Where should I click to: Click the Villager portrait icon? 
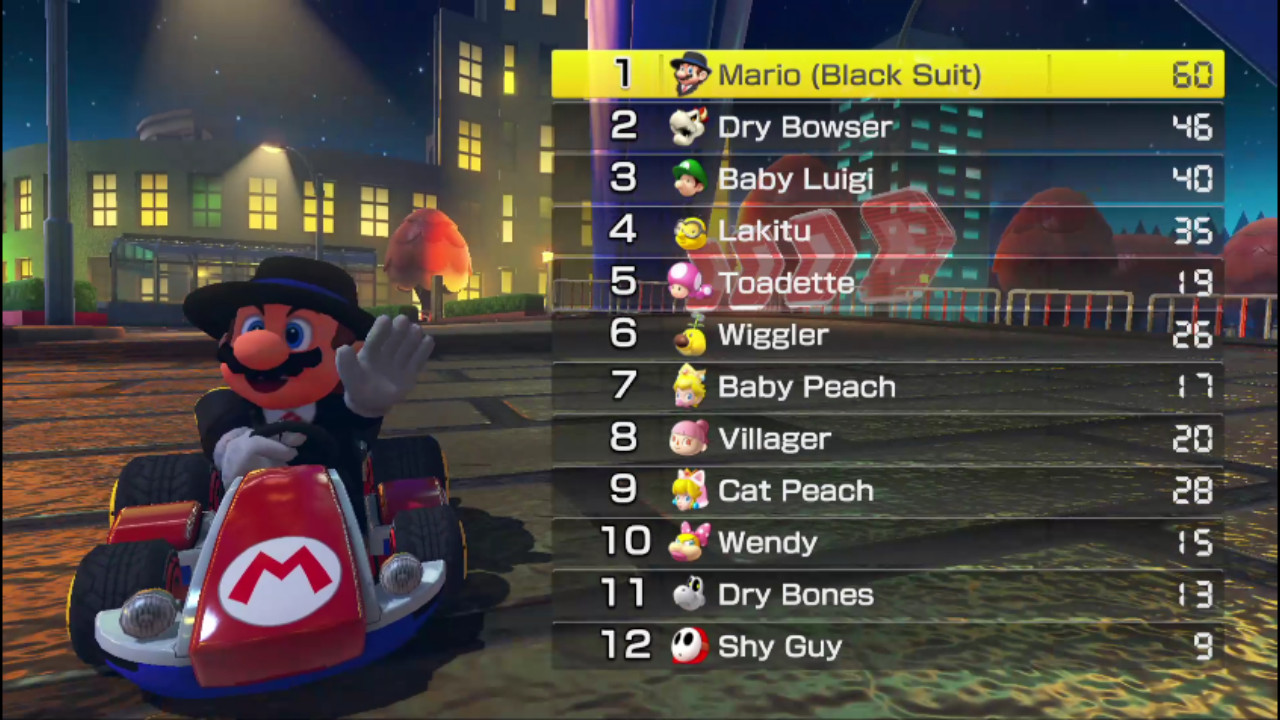click(690, 438)
